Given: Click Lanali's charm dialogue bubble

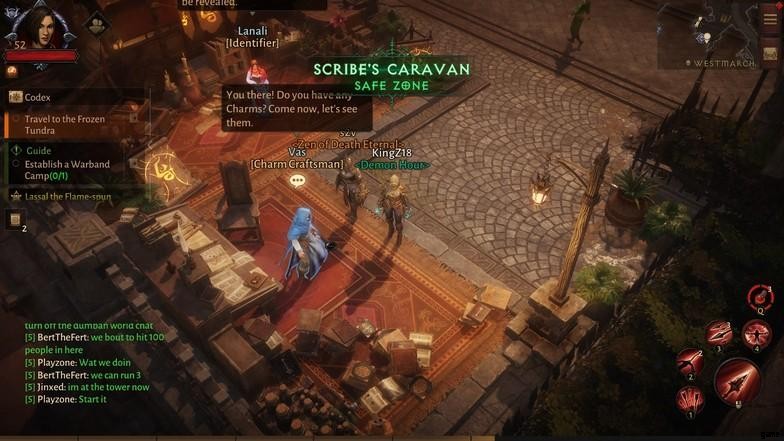Looking at the screenshot, I should (297, 109).
